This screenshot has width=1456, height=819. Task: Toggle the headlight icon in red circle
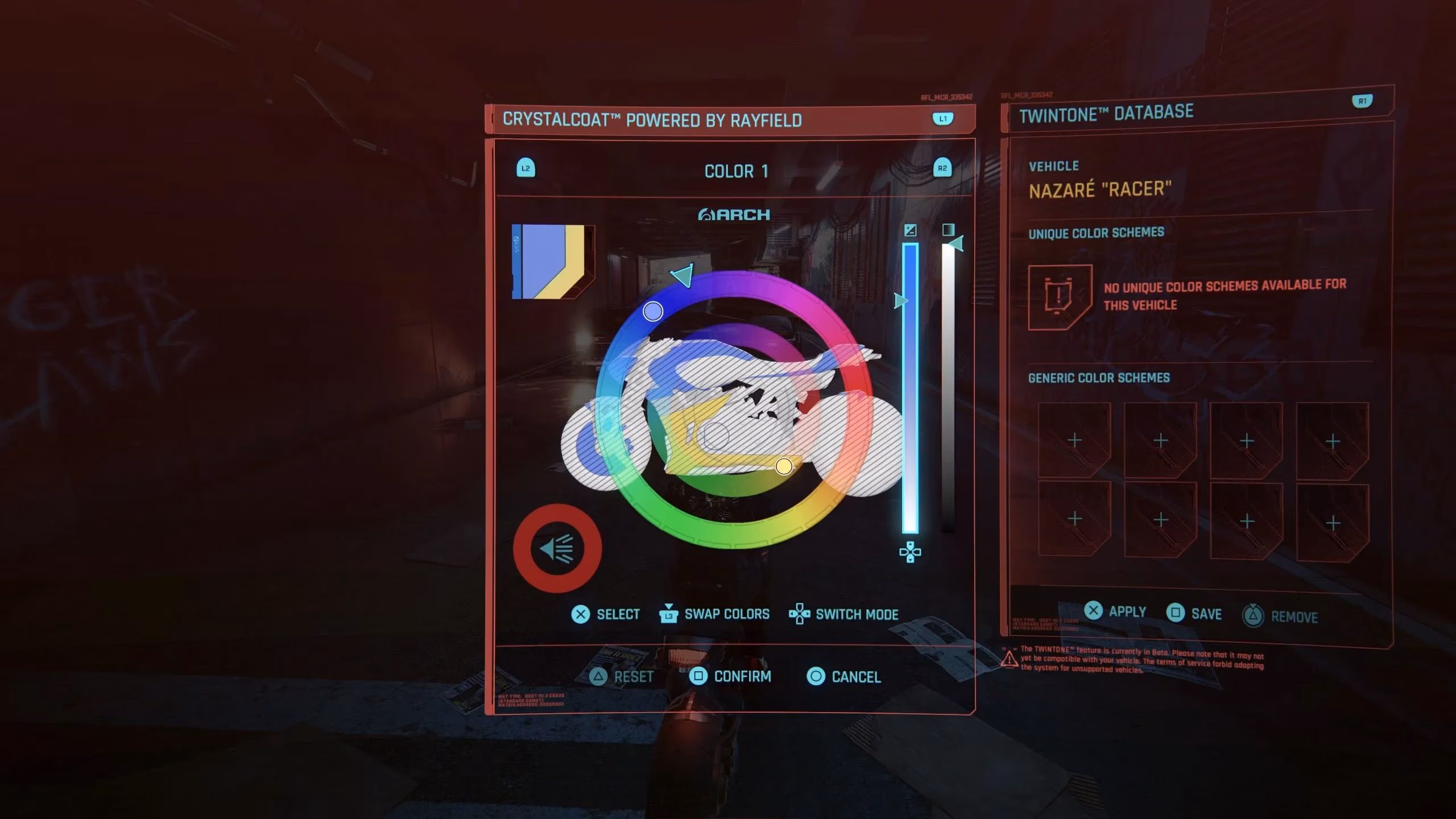coord(557,549)
